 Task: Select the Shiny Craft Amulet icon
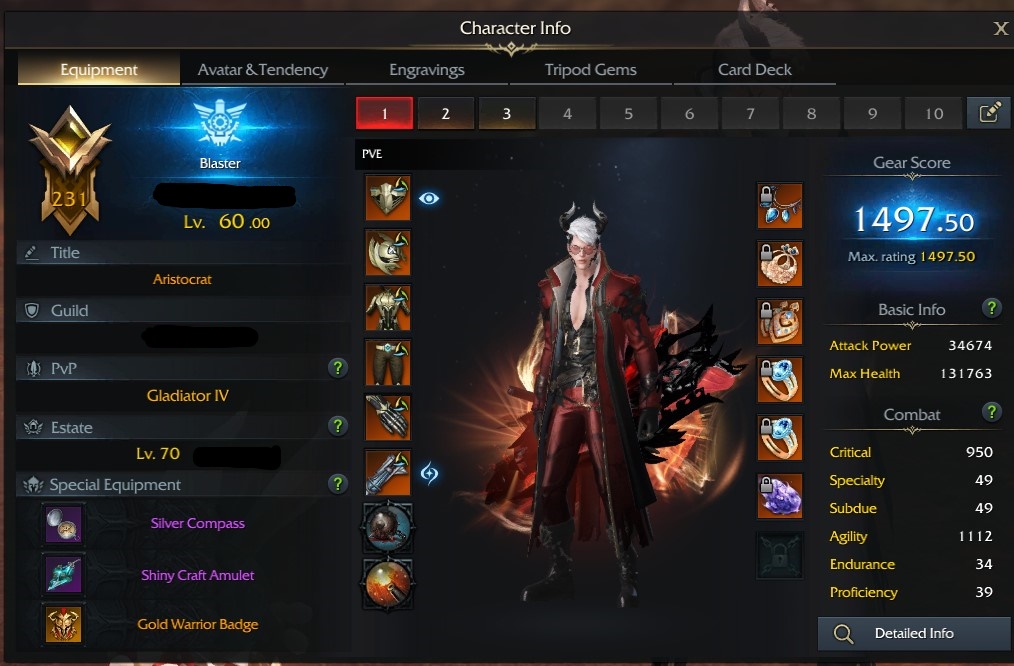pos(64,575)
